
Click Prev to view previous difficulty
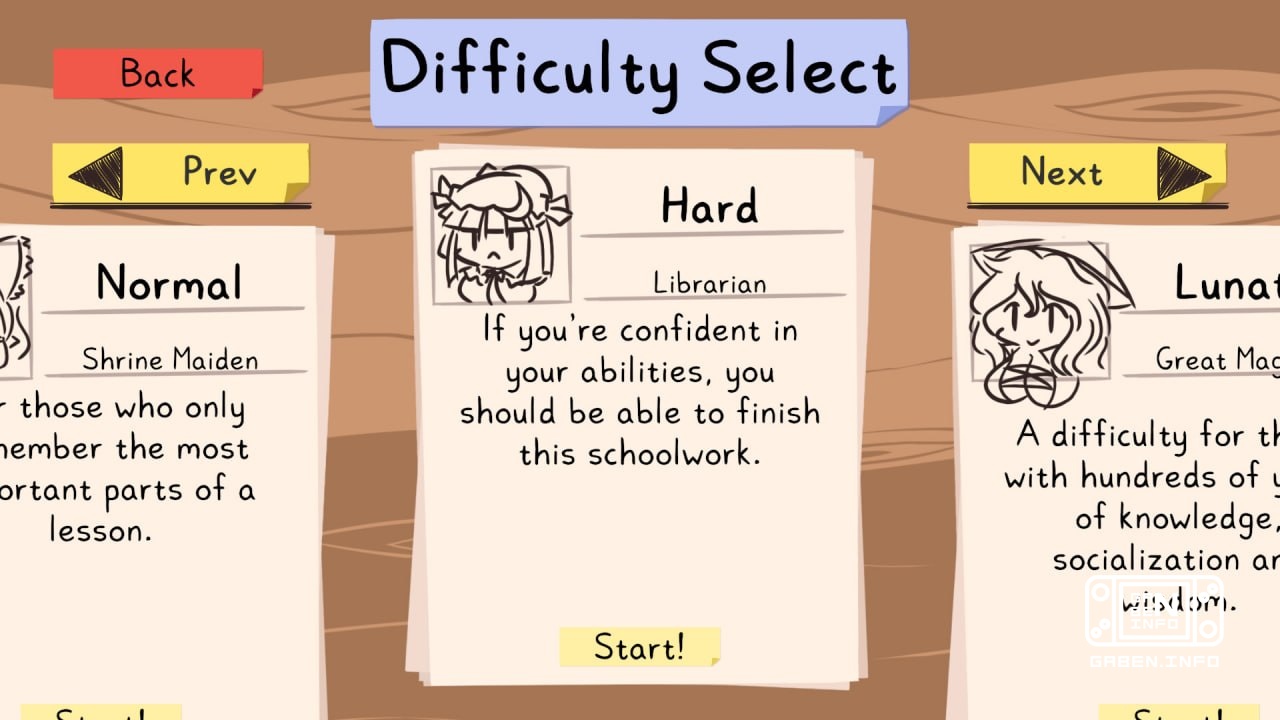[x=180, y=172]
